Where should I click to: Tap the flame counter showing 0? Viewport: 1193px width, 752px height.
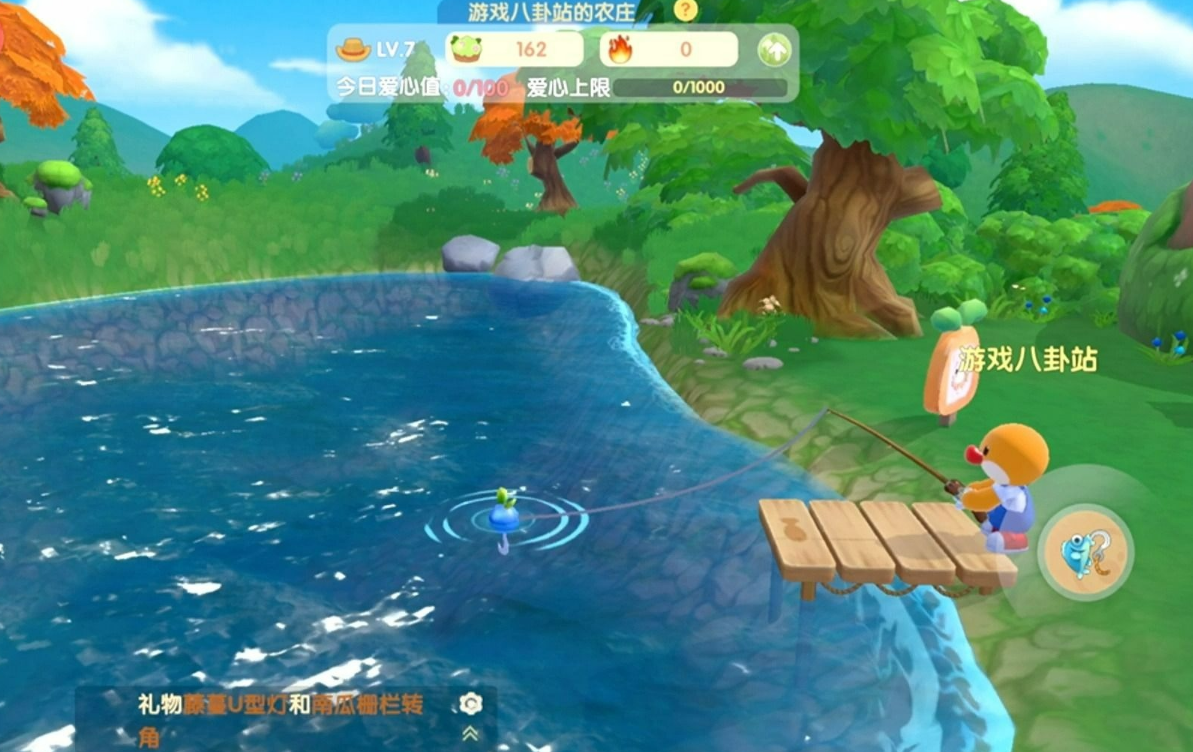click(669, 49)
